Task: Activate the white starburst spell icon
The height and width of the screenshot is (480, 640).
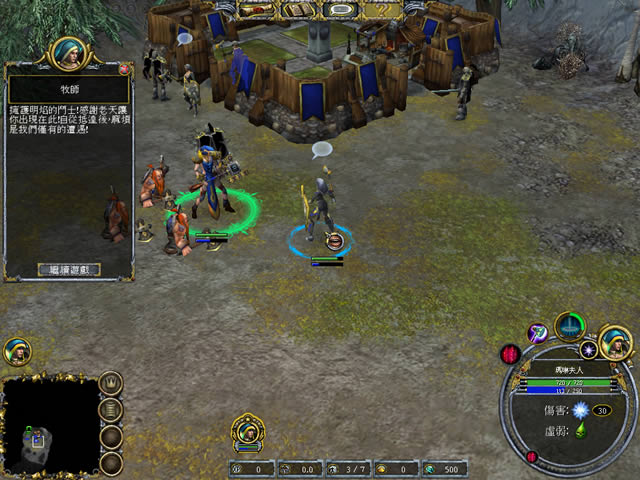Action: (589, 350)
